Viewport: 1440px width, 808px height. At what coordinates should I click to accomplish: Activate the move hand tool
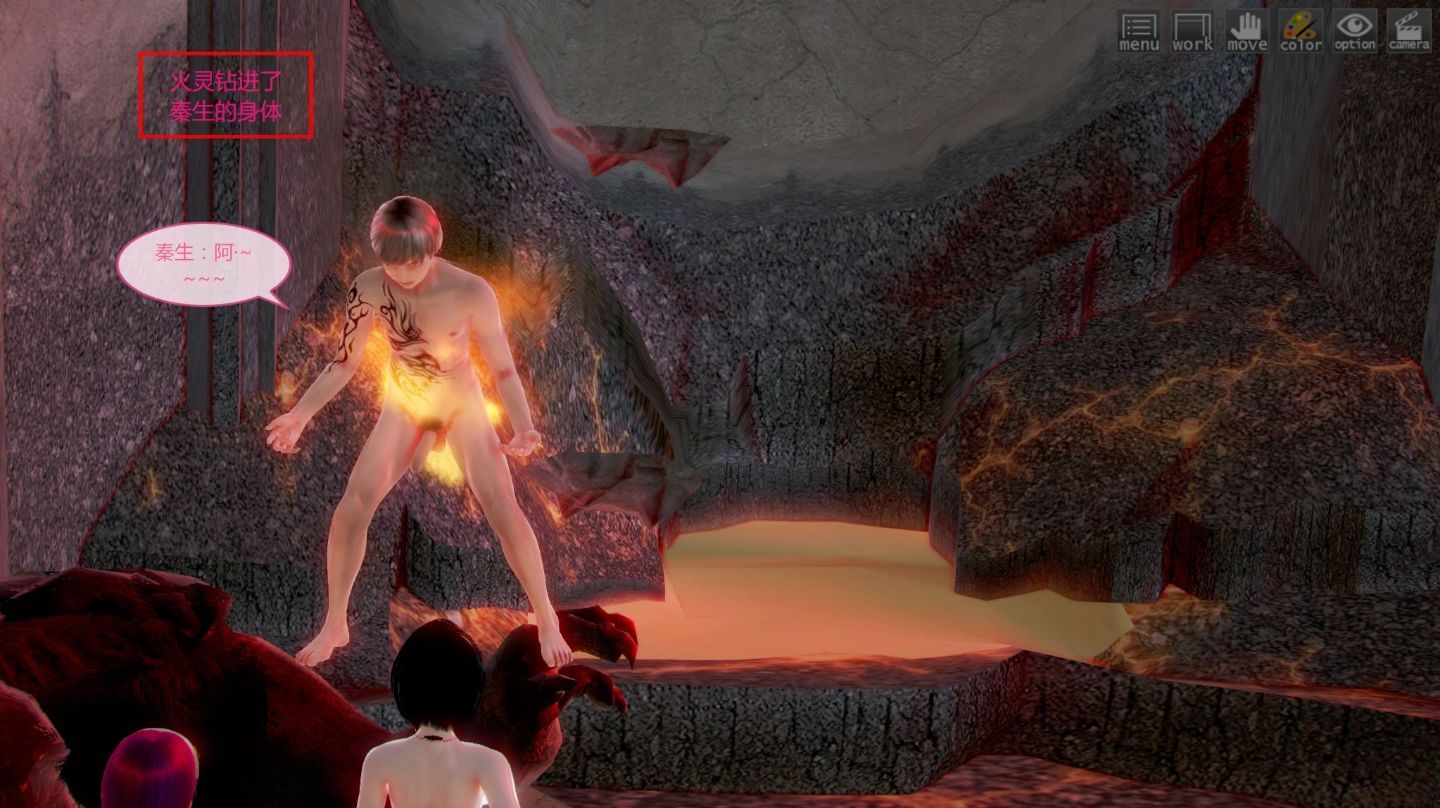pyautogui.click(x=1247, y=30)
